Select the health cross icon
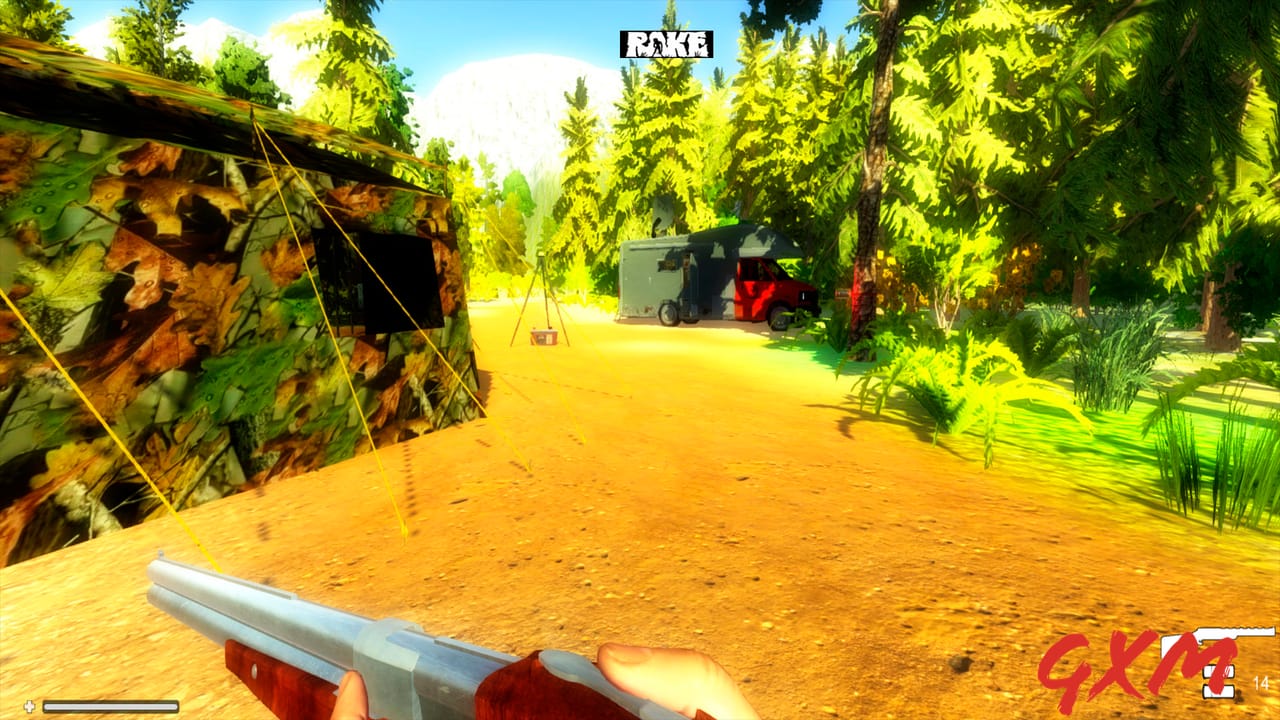 click(29, 706)
